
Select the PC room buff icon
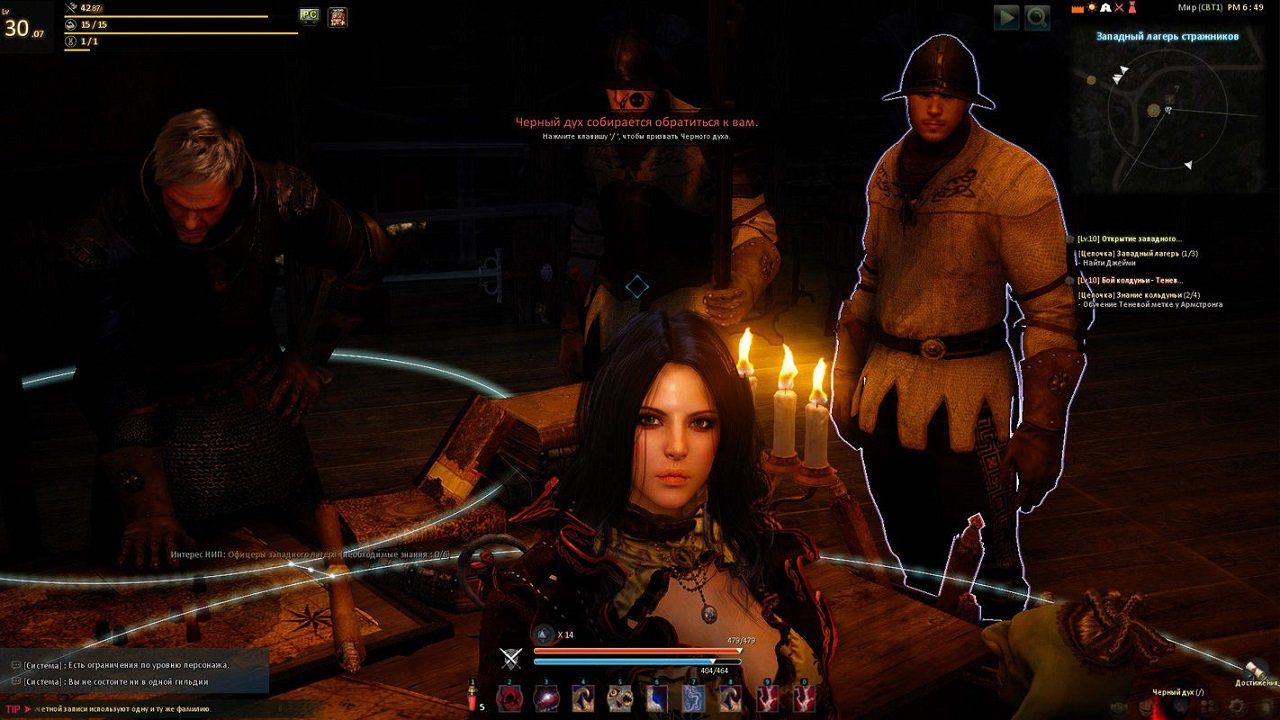(310, 16)
